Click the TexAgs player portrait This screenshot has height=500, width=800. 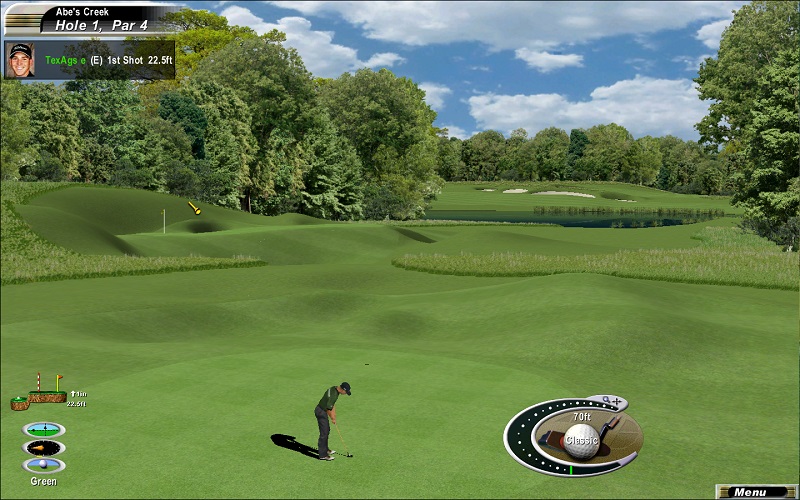point(20,59)
